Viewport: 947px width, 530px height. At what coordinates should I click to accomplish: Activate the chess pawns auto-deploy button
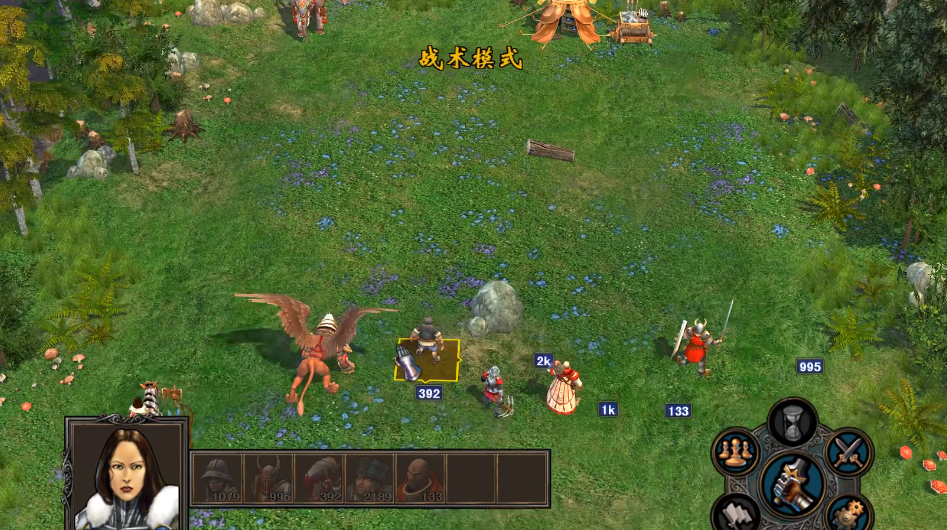(735, 452)
